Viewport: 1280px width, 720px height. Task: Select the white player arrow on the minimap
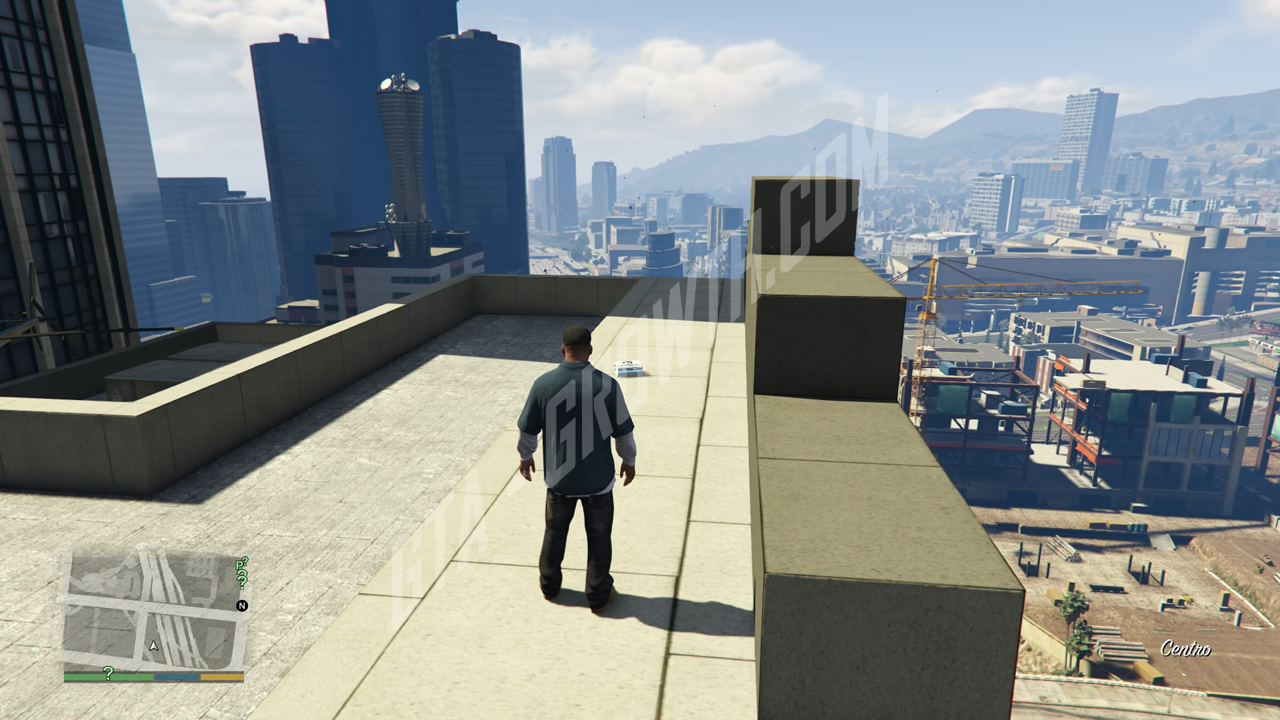tap(154, 646)
